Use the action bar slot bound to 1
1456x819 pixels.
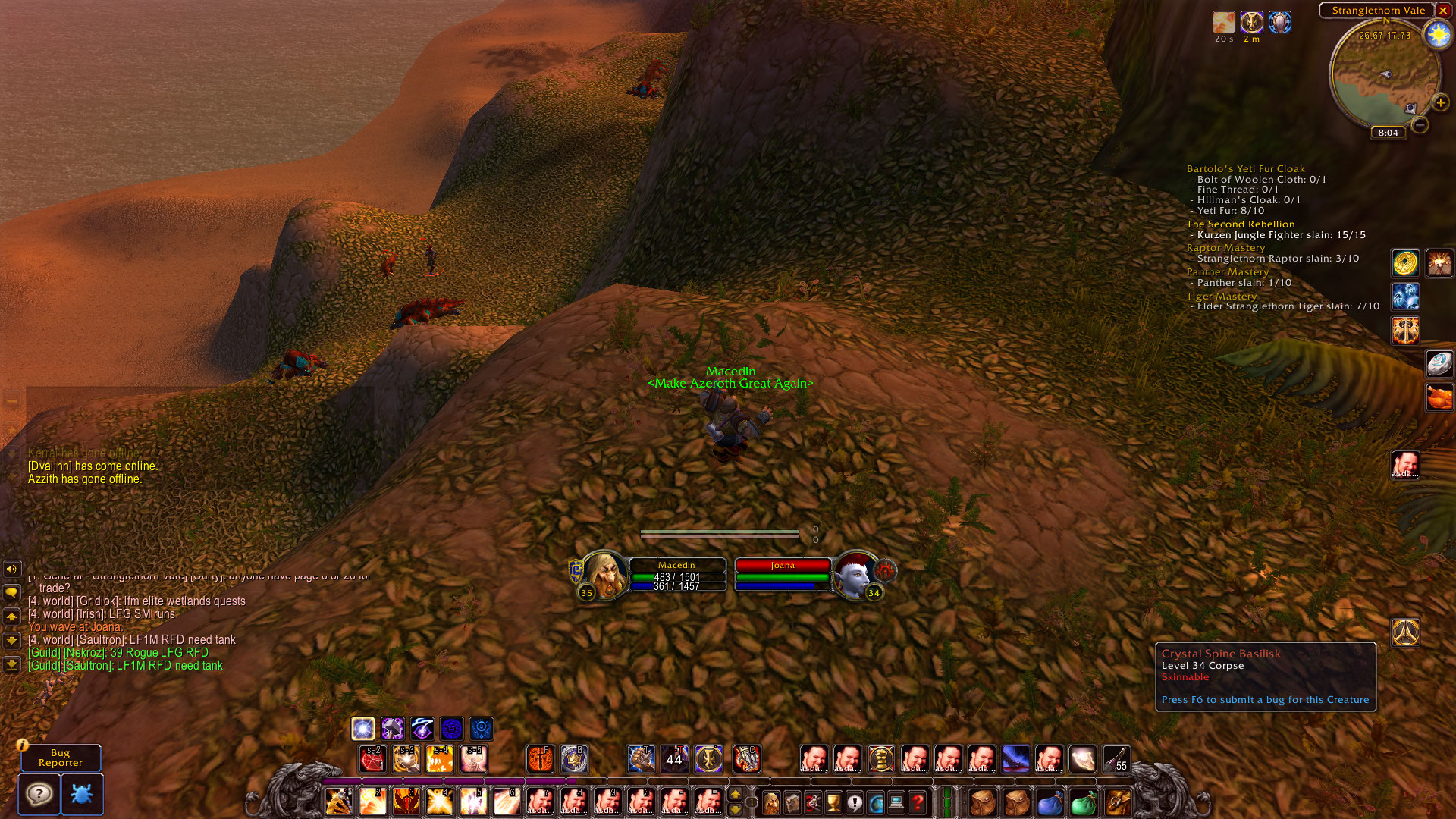339,802
